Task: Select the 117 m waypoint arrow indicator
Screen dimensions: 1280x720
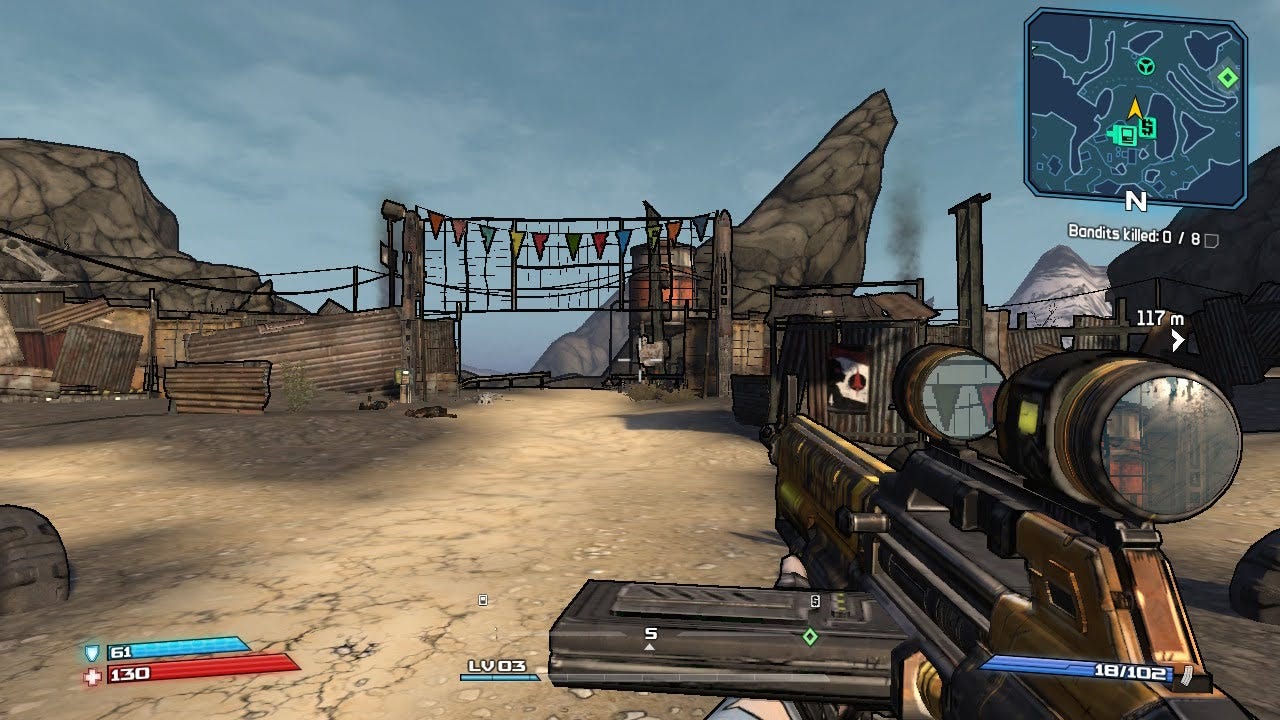Action: (x=1178, y=341)
